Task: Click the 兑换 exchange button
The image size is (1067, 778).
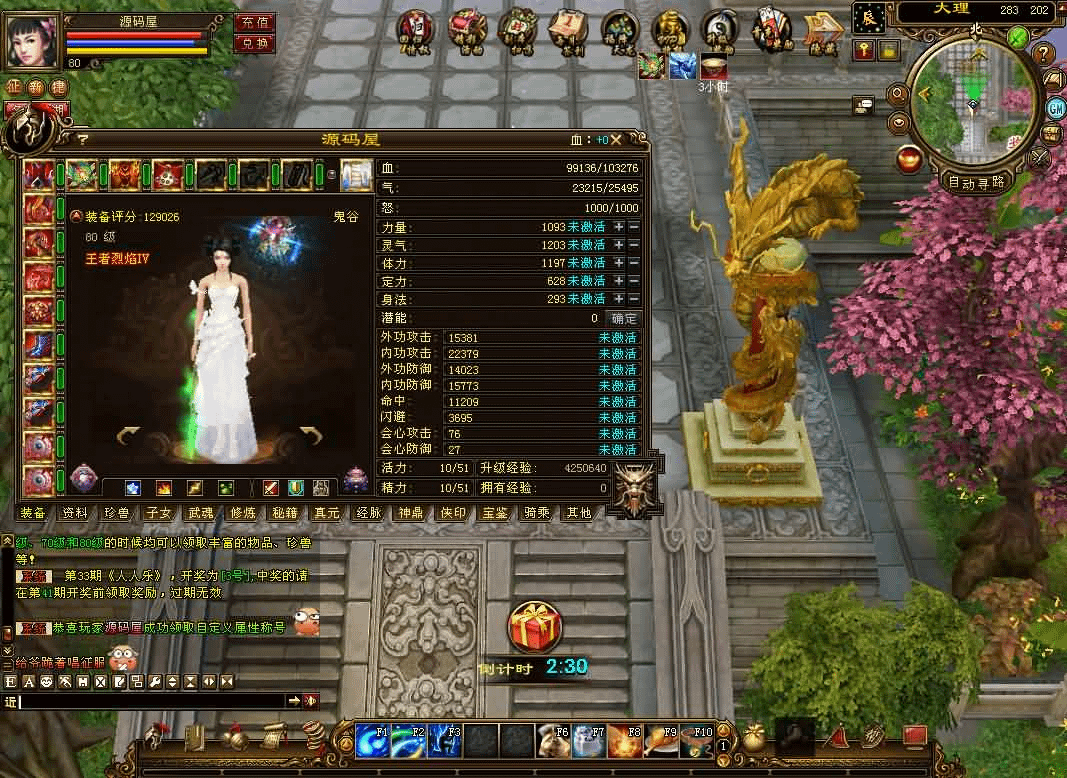Action: [254, 43]
